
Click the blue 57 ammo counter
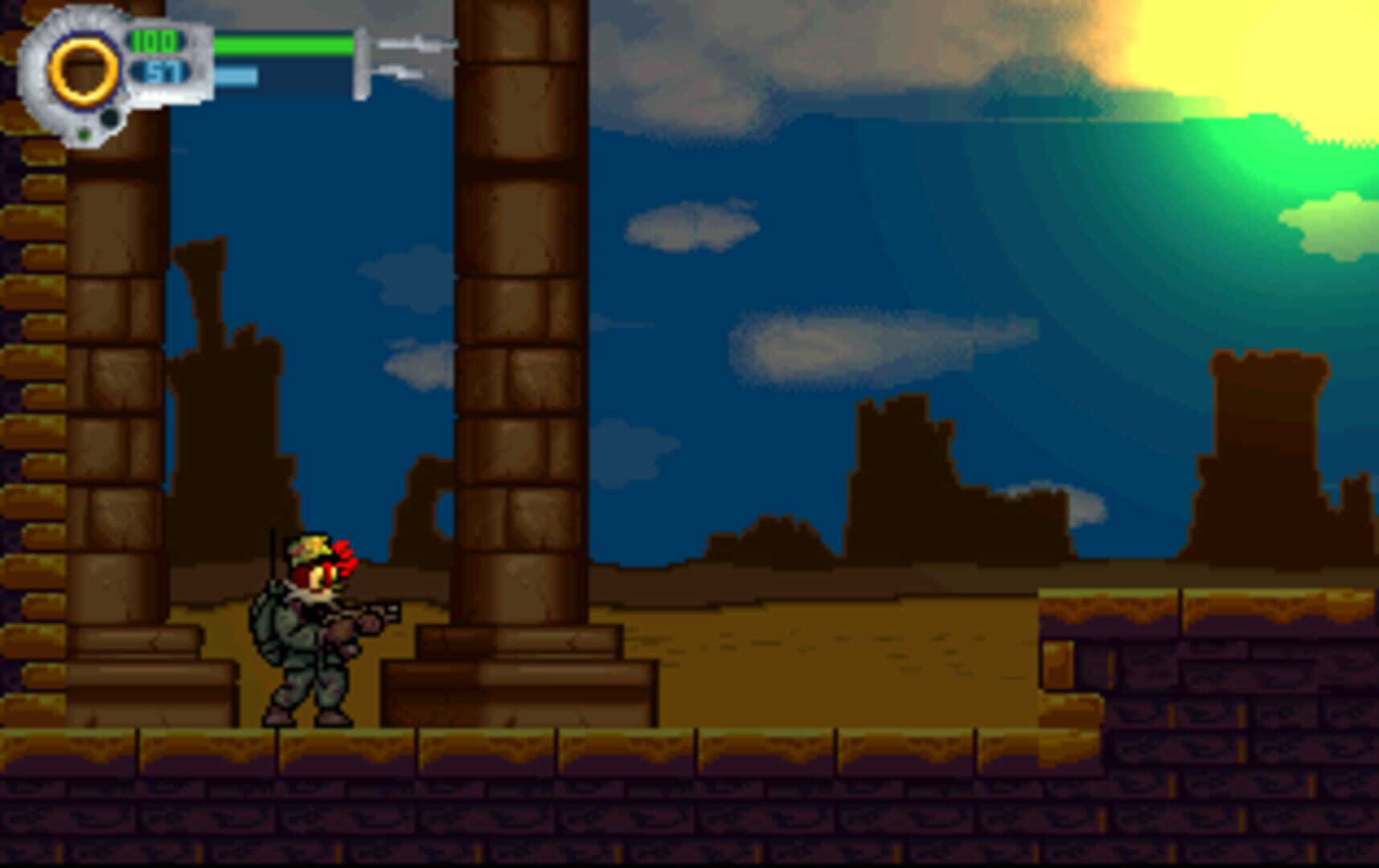click(x=159, y=72)
